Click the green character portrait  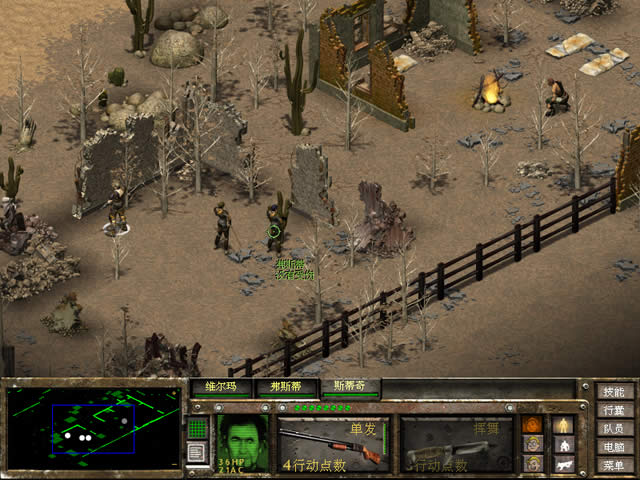(243, 441)
